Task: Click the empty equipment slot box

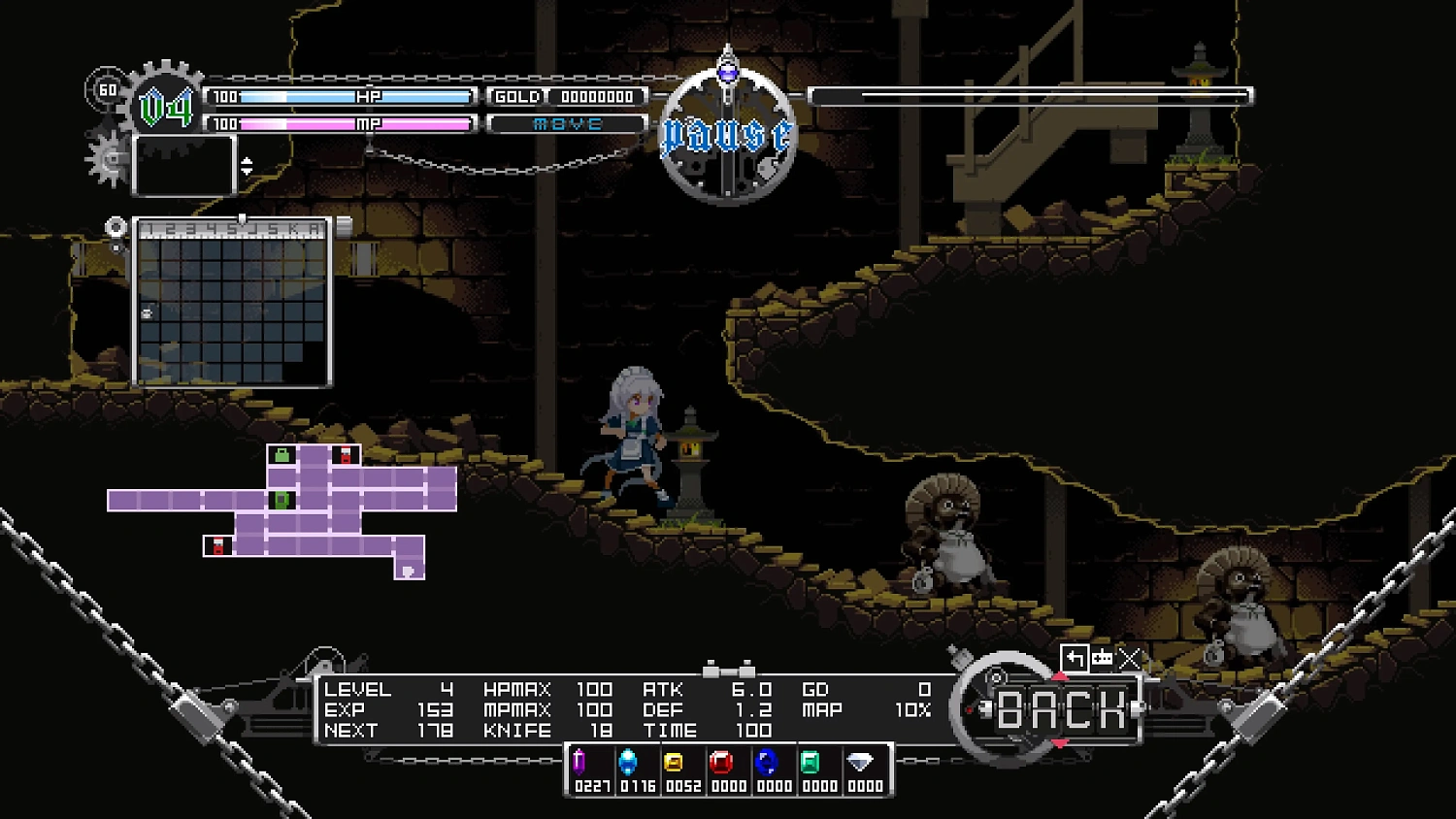Action: click(x=182, y=165)
